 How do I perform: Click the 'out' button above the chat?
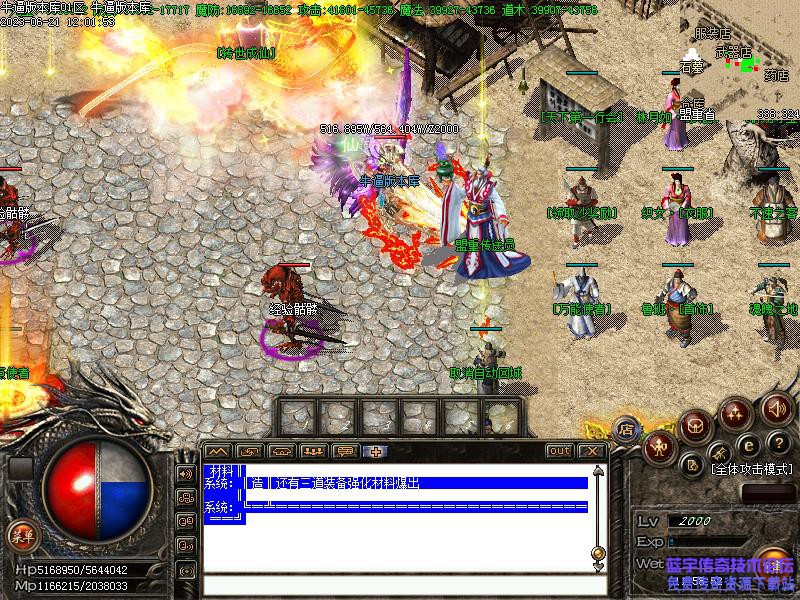pyautogui.click(x=559, y=451)
